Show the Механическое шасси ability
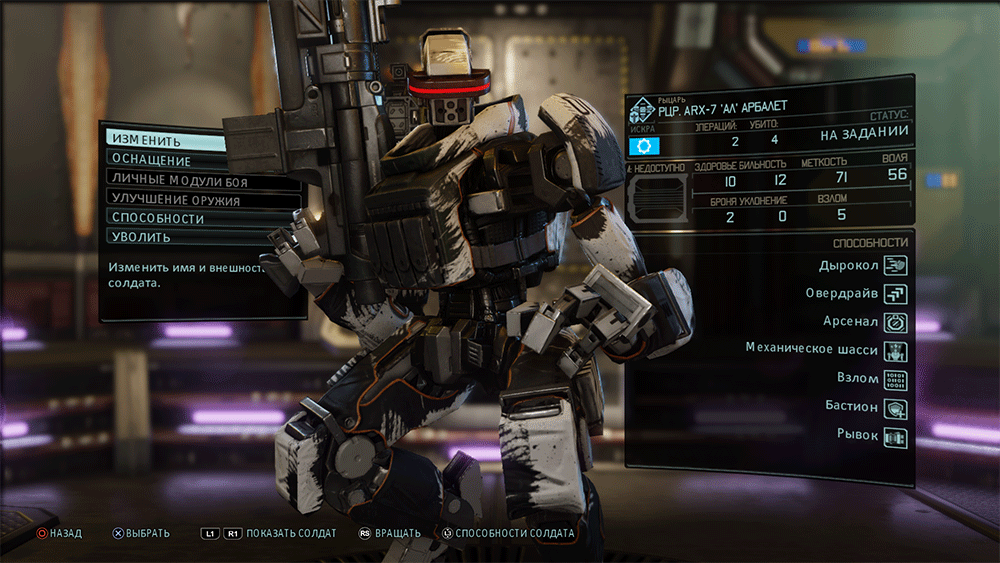The width and height of the screenshot is (1000, 563). pos(895,351)
